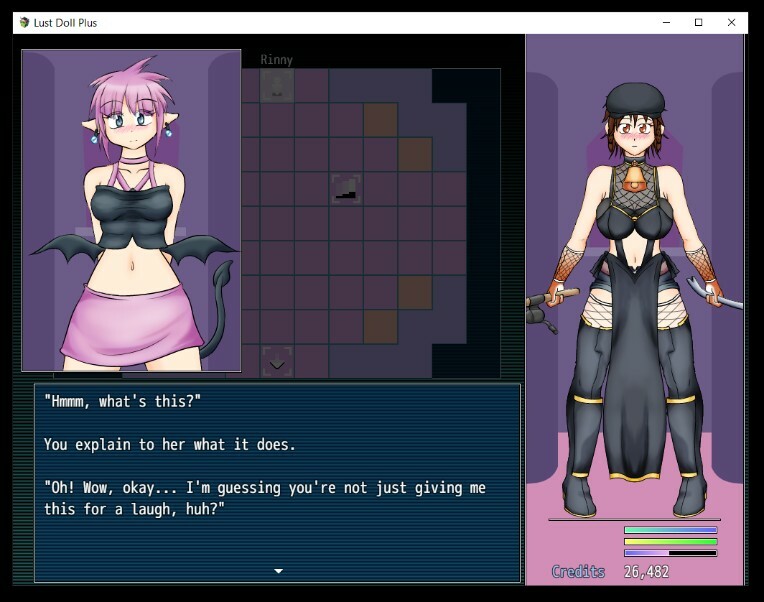This screenshot has width=764, height=602.
Task: Advance dialogue with the continue arrow
Action: click(278, 571)
